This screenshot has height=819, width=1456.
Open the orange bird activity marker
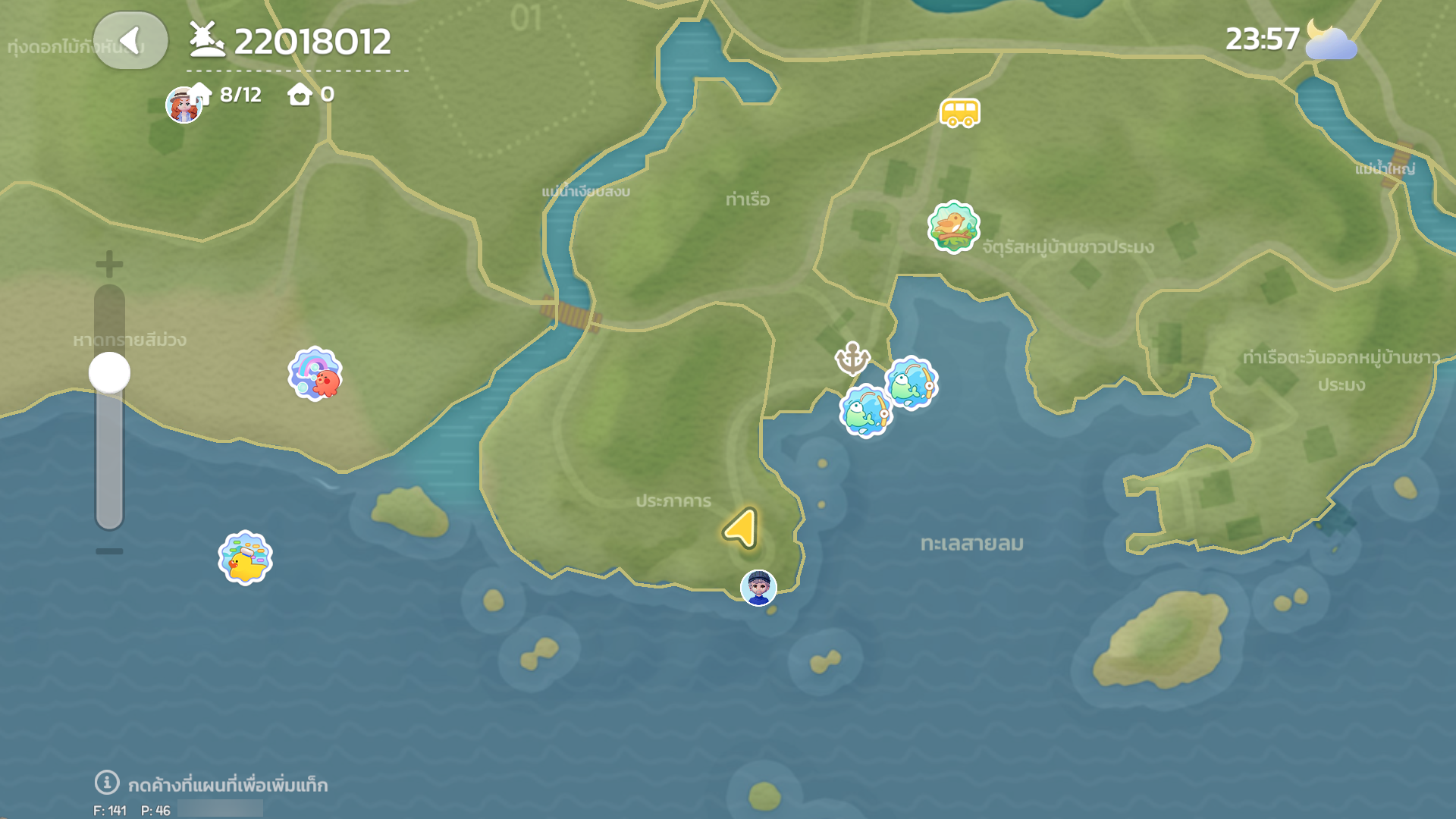tap(953, 227)
